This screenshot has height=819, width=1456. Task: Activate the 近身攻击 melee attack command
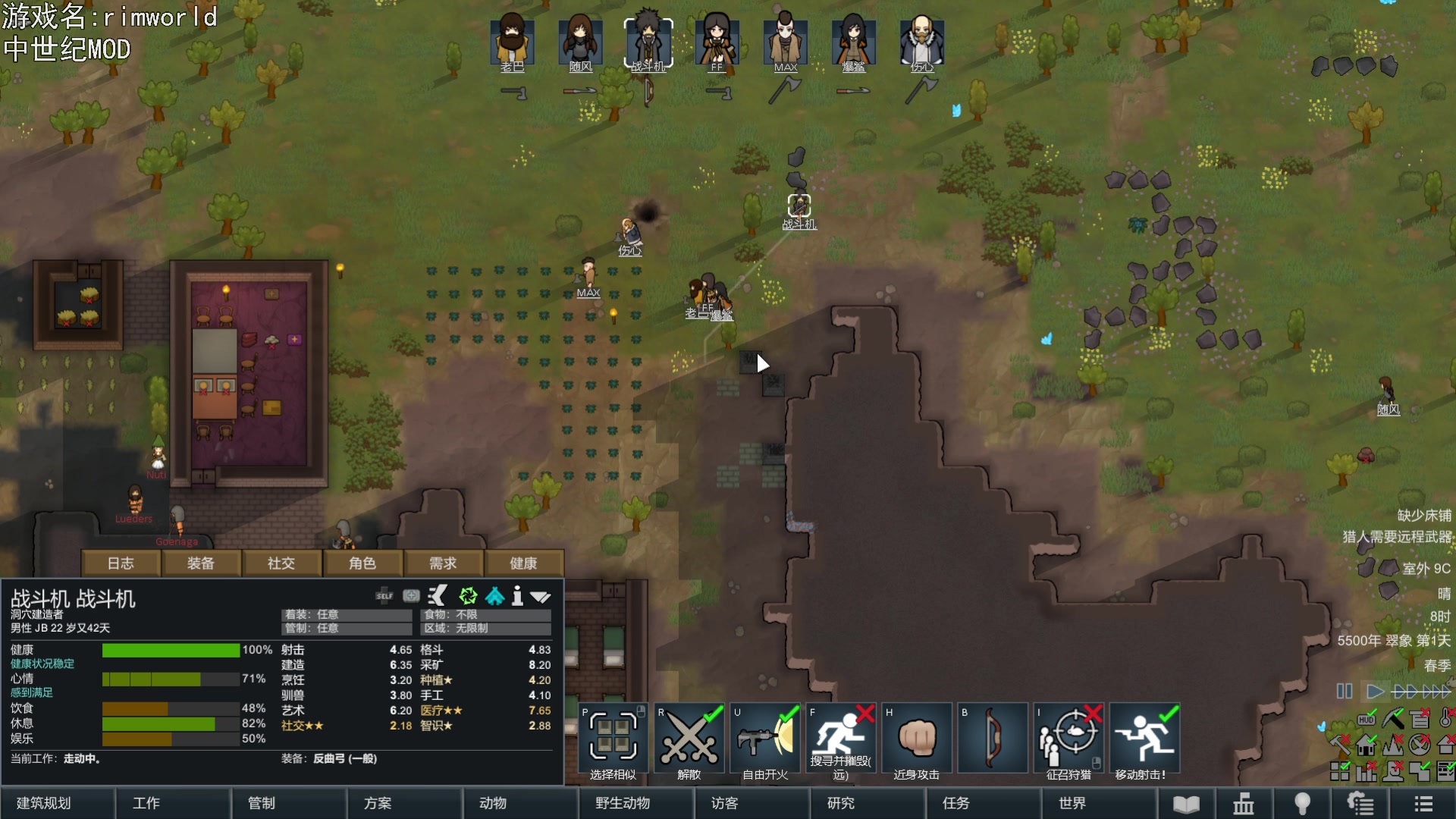[x=917, y=742]
